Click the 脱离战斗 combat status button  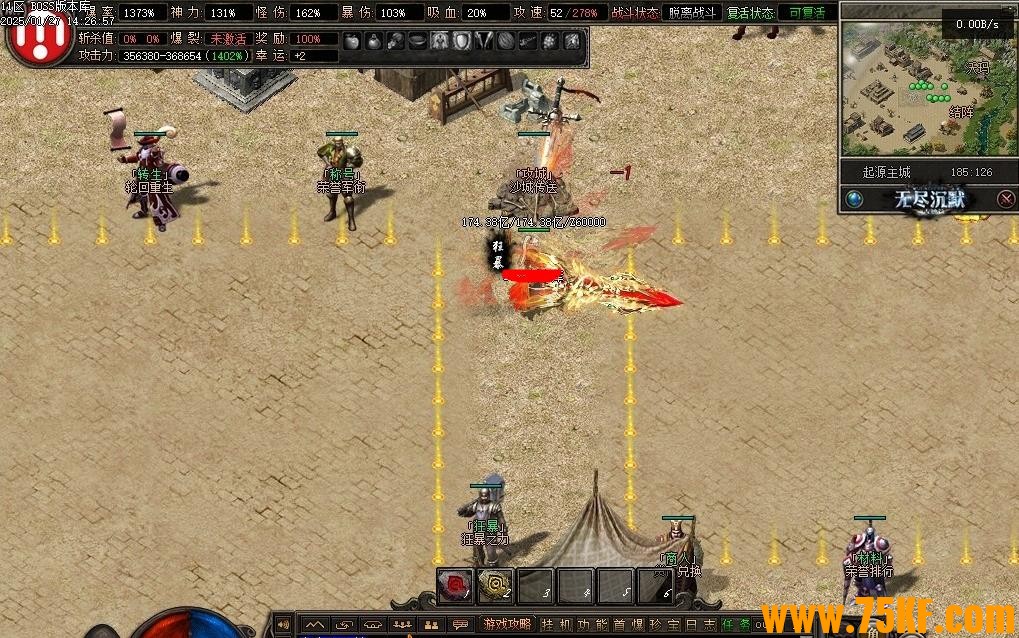[x=691, y=13]
